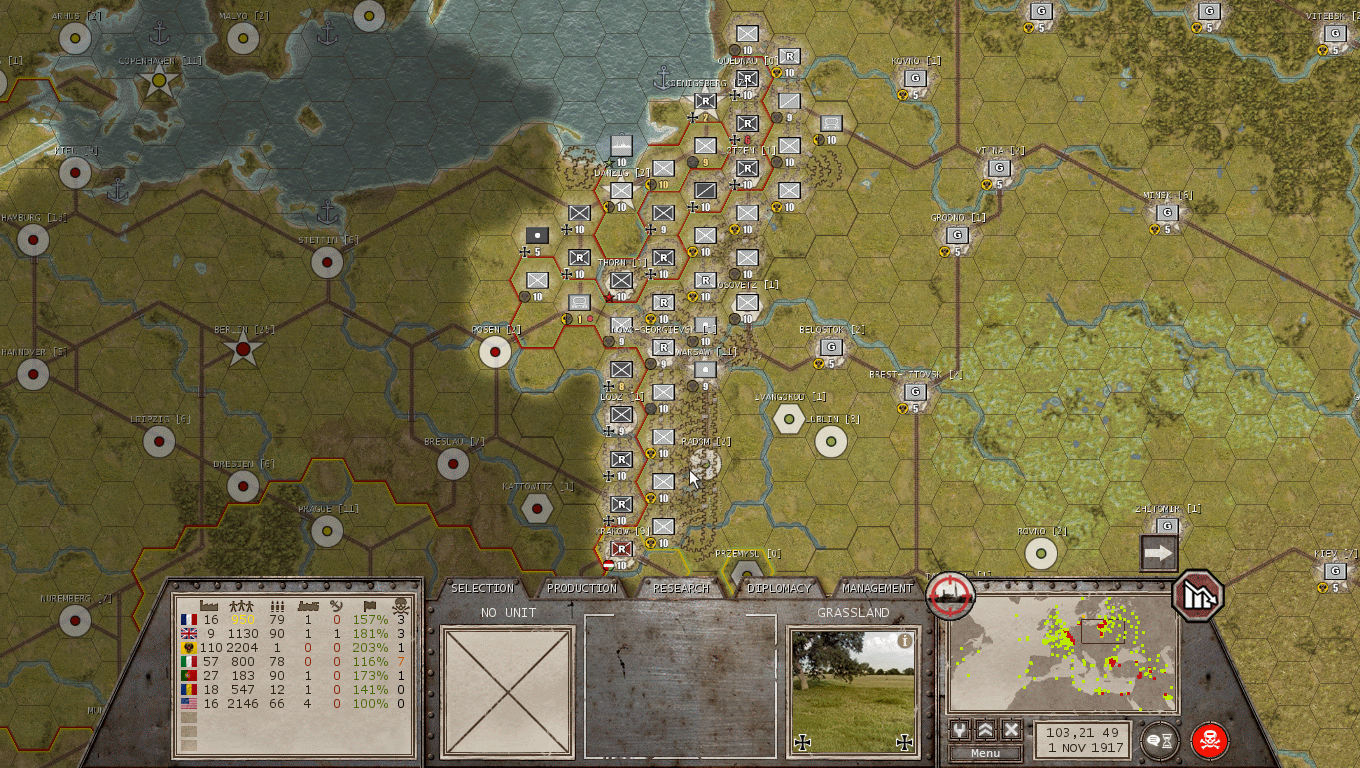The width and height of the screenshot is (1360, 768).
Task: Click the declining bar chart octagon icon
Action: tap(1198, 595)
